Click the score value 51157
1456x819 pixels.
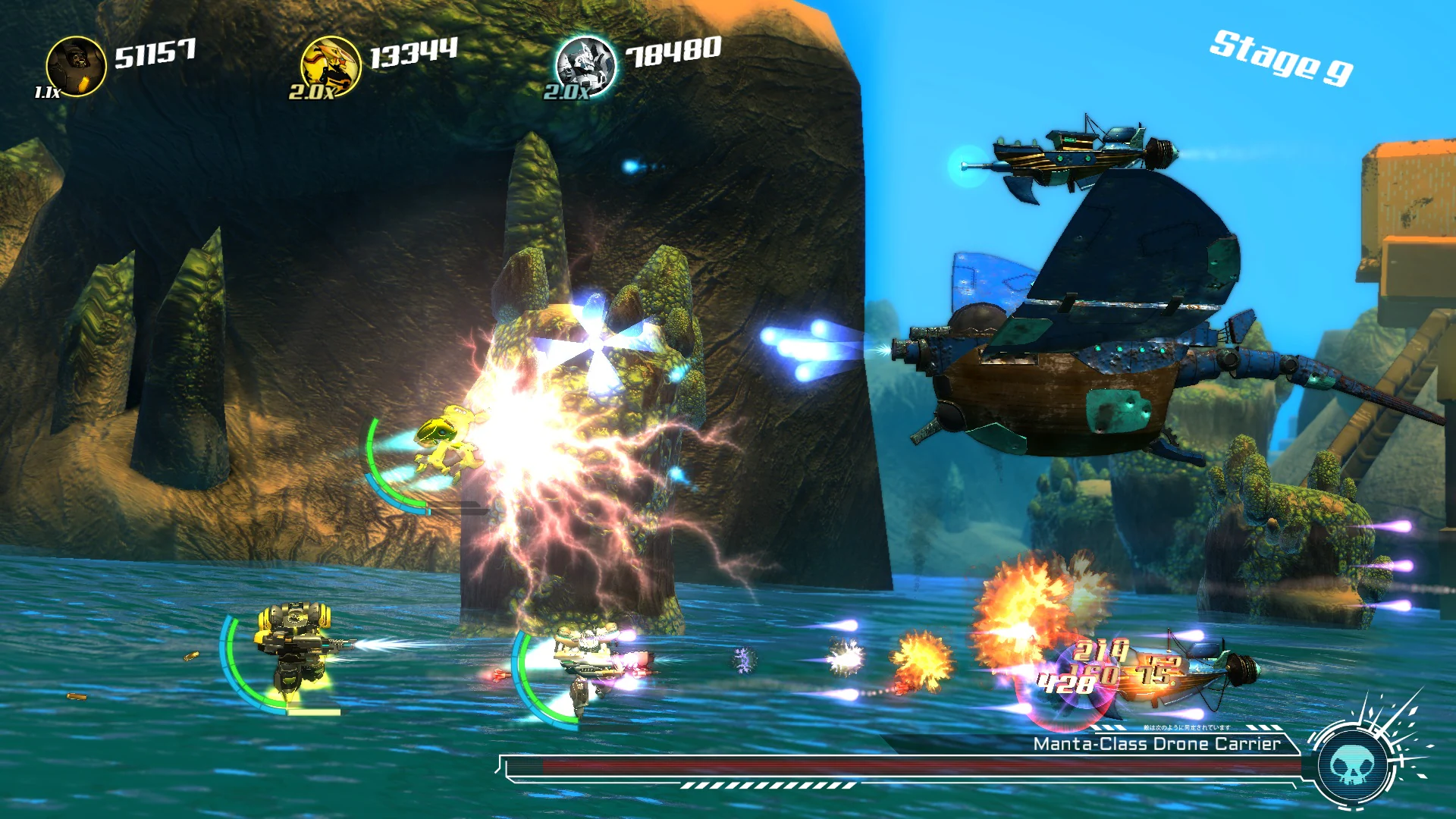point(157,52)
